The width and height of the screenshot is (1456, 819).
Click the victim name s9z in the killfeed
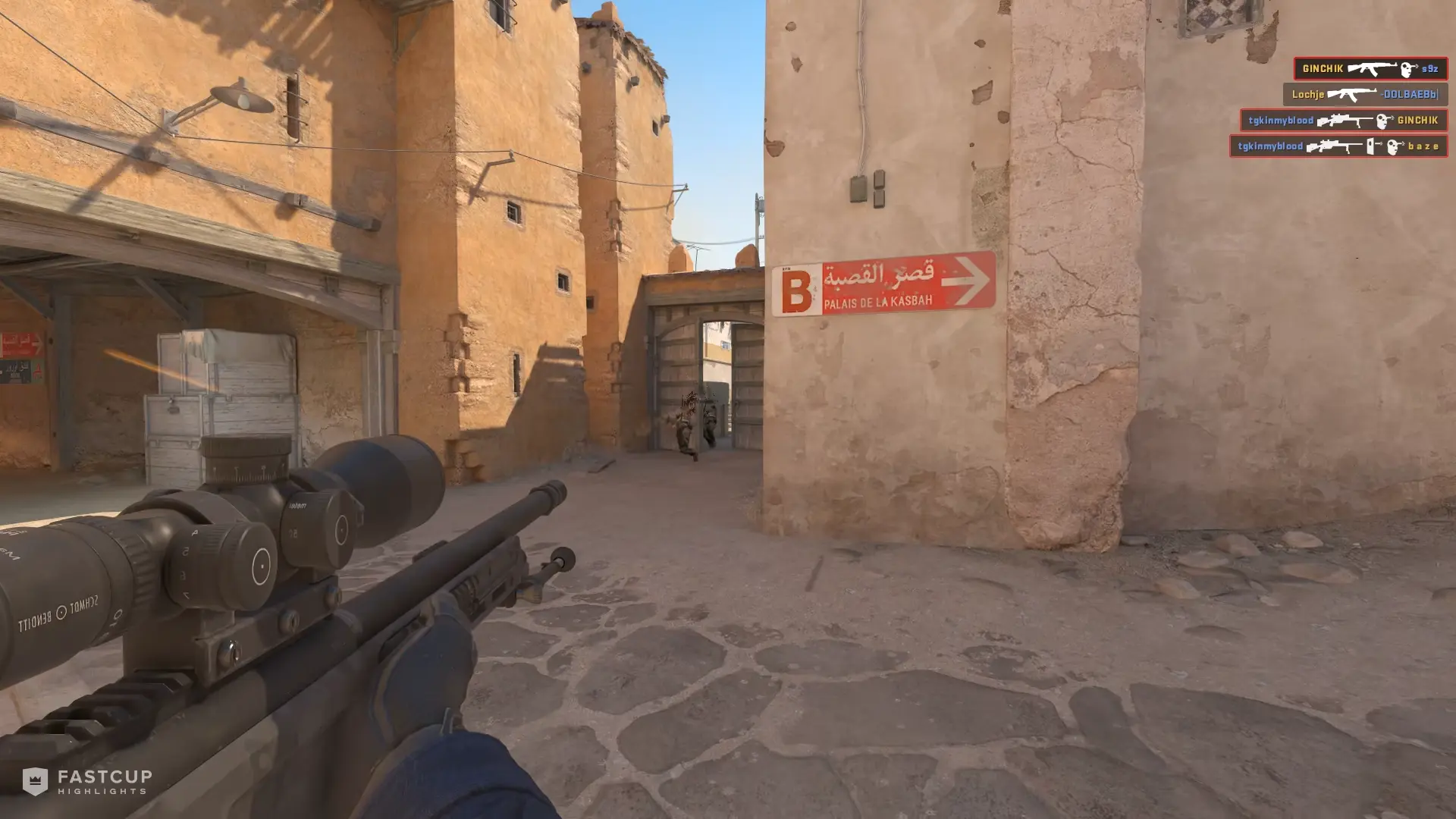[x=1430, y=68]
